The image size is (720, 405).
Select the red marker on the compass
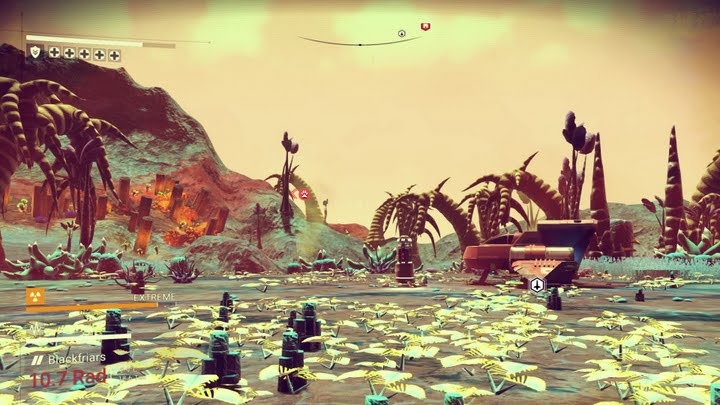425,26
